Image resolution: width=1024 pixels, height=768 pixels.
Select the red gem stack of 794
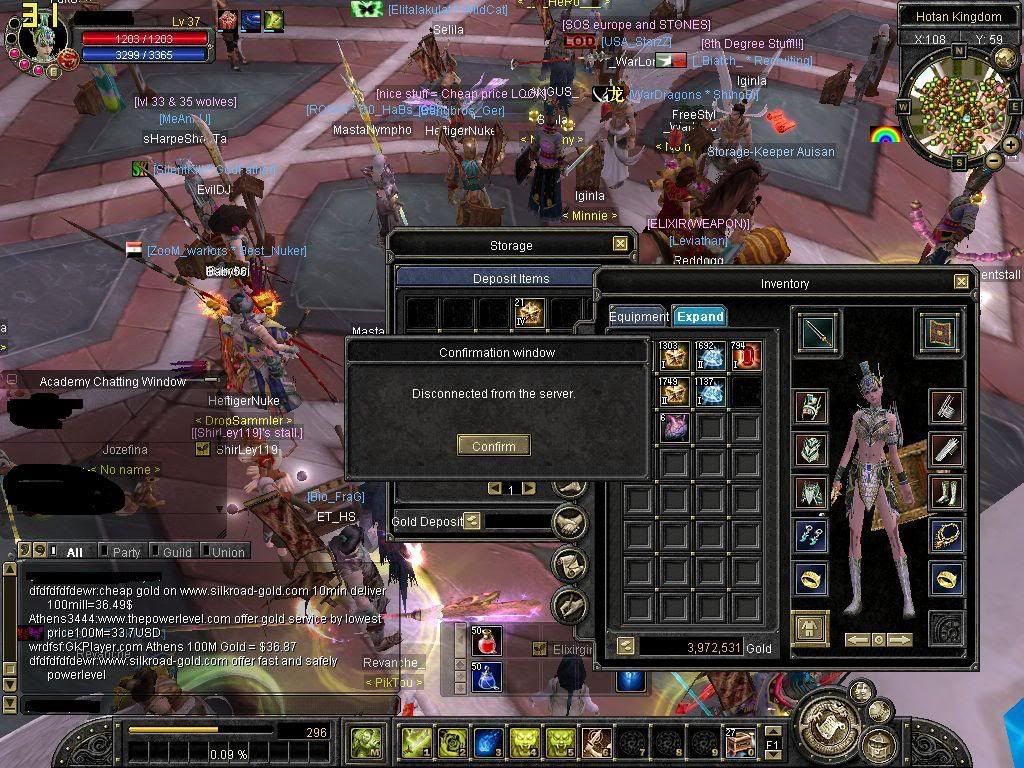click(x=745, y=357)
